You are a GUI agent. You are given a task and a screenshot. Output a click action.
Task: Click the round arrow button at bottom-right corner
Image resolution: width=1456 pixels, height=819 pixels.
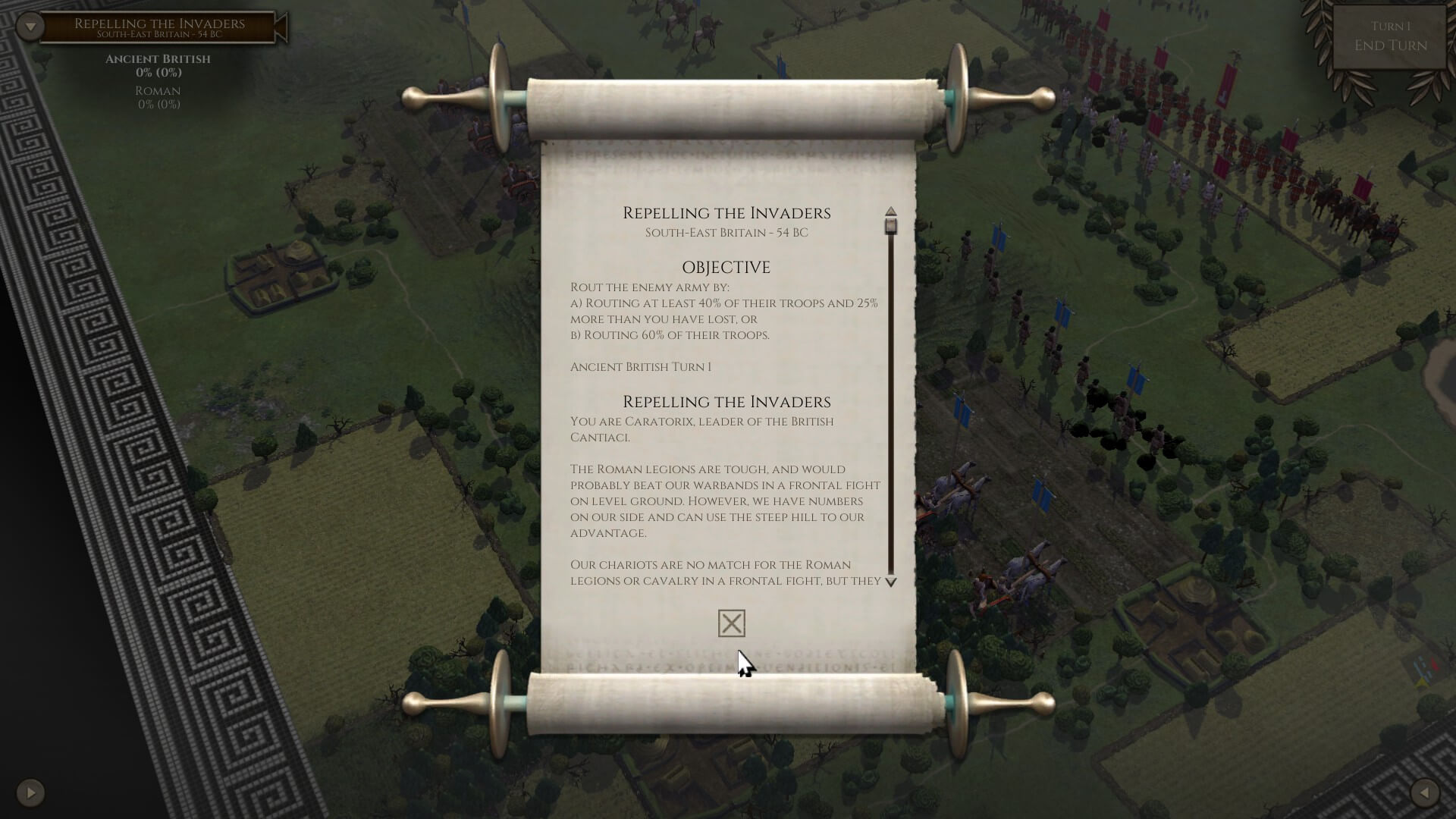coord(1425,792)
